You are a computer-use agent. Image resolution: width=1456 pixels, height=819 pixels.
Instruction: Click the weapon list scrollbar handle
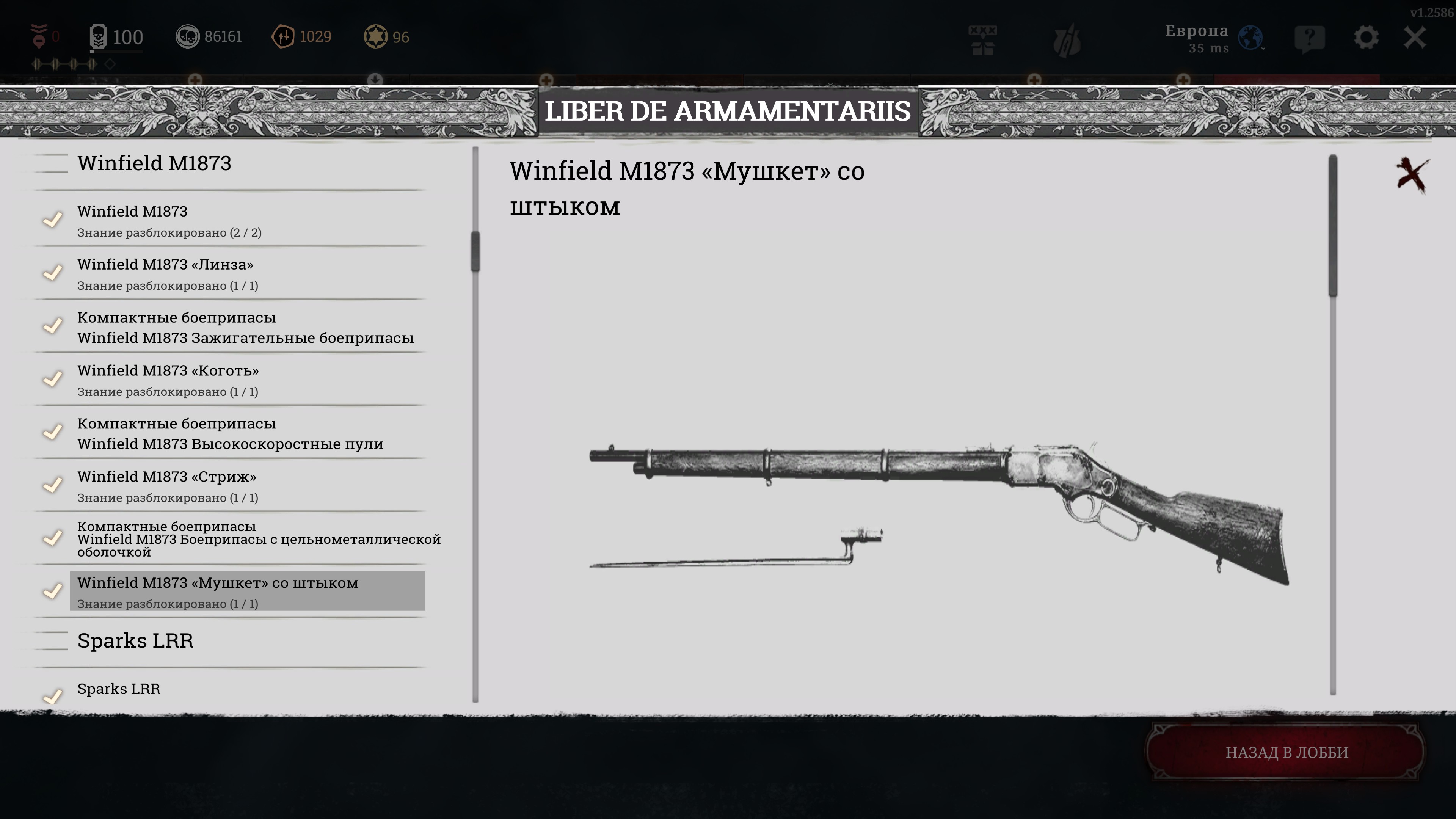point(475,251)
